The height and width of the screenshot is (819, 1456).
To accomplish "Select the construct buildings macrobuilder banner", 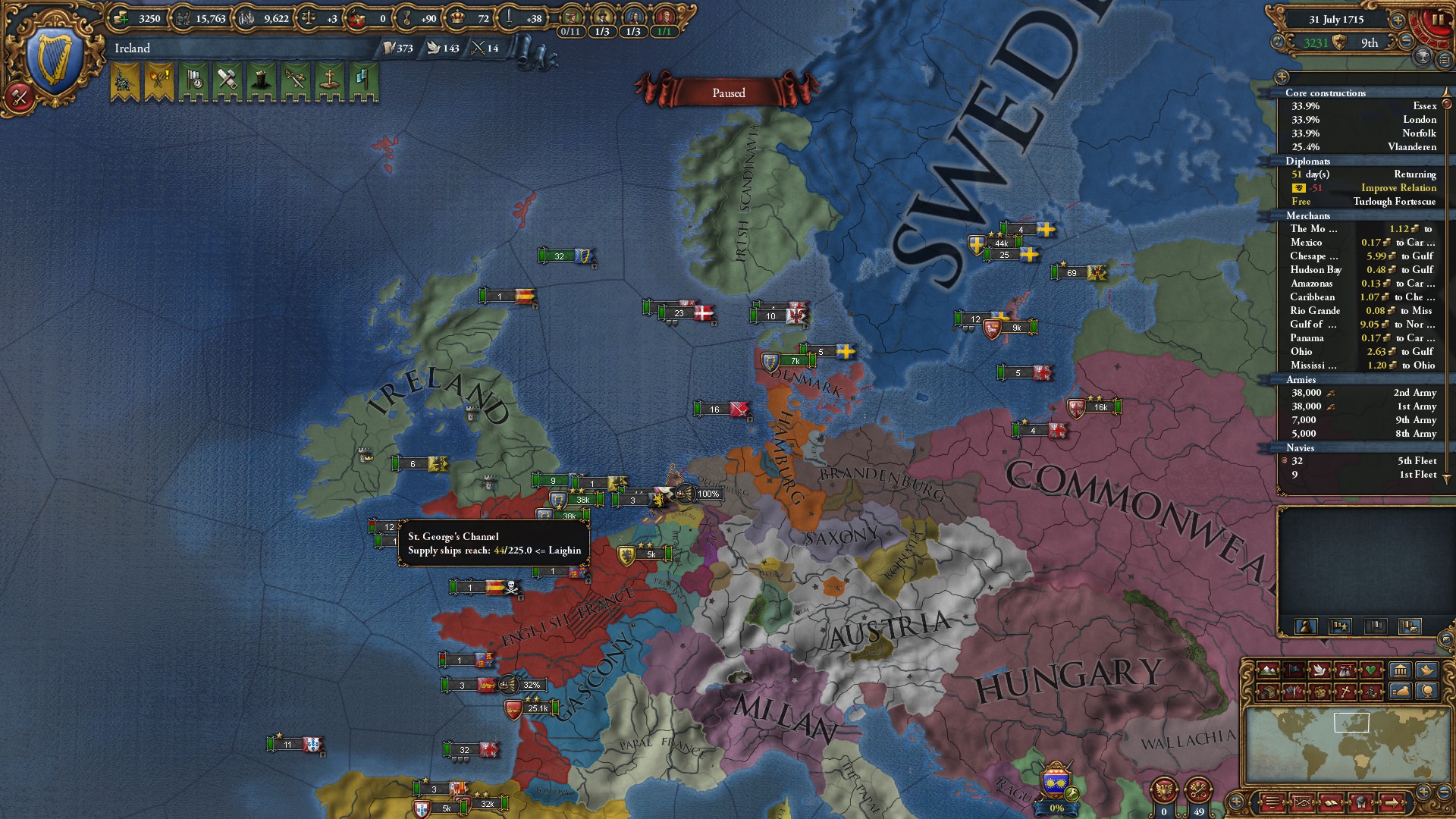I will (x=227, y=85).
